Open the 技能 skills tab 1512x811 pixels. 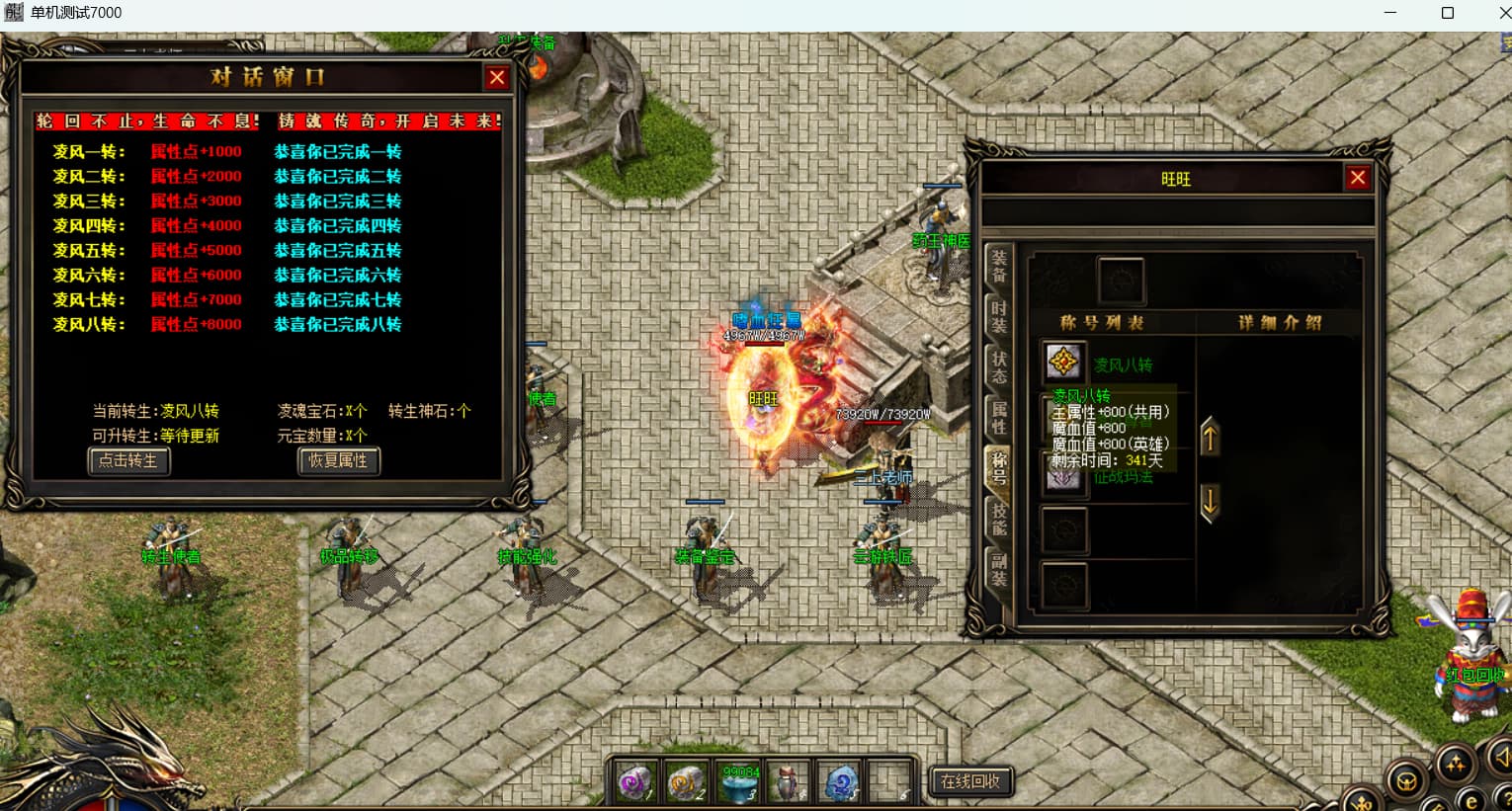(999, 518)
